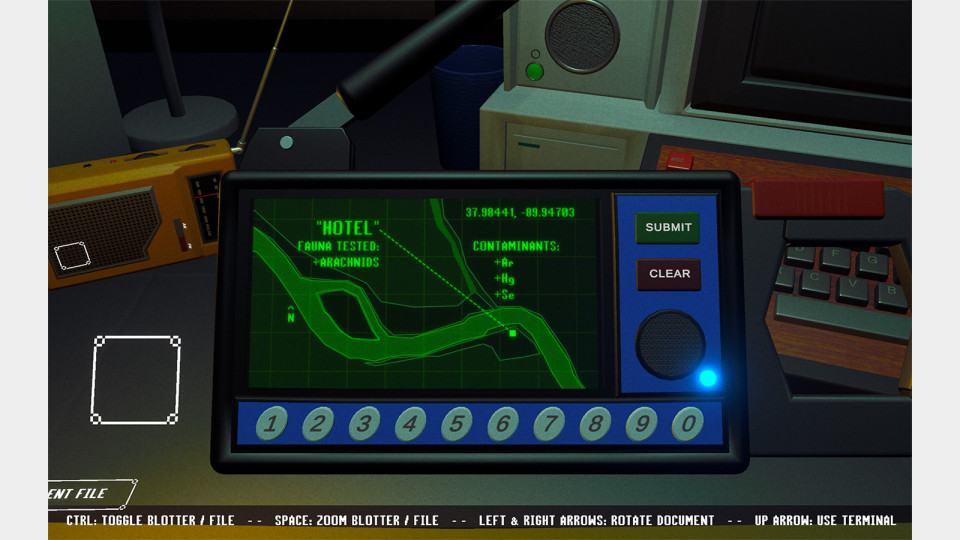Select the number 7 button
960x540 pixels.
point(549,424)
